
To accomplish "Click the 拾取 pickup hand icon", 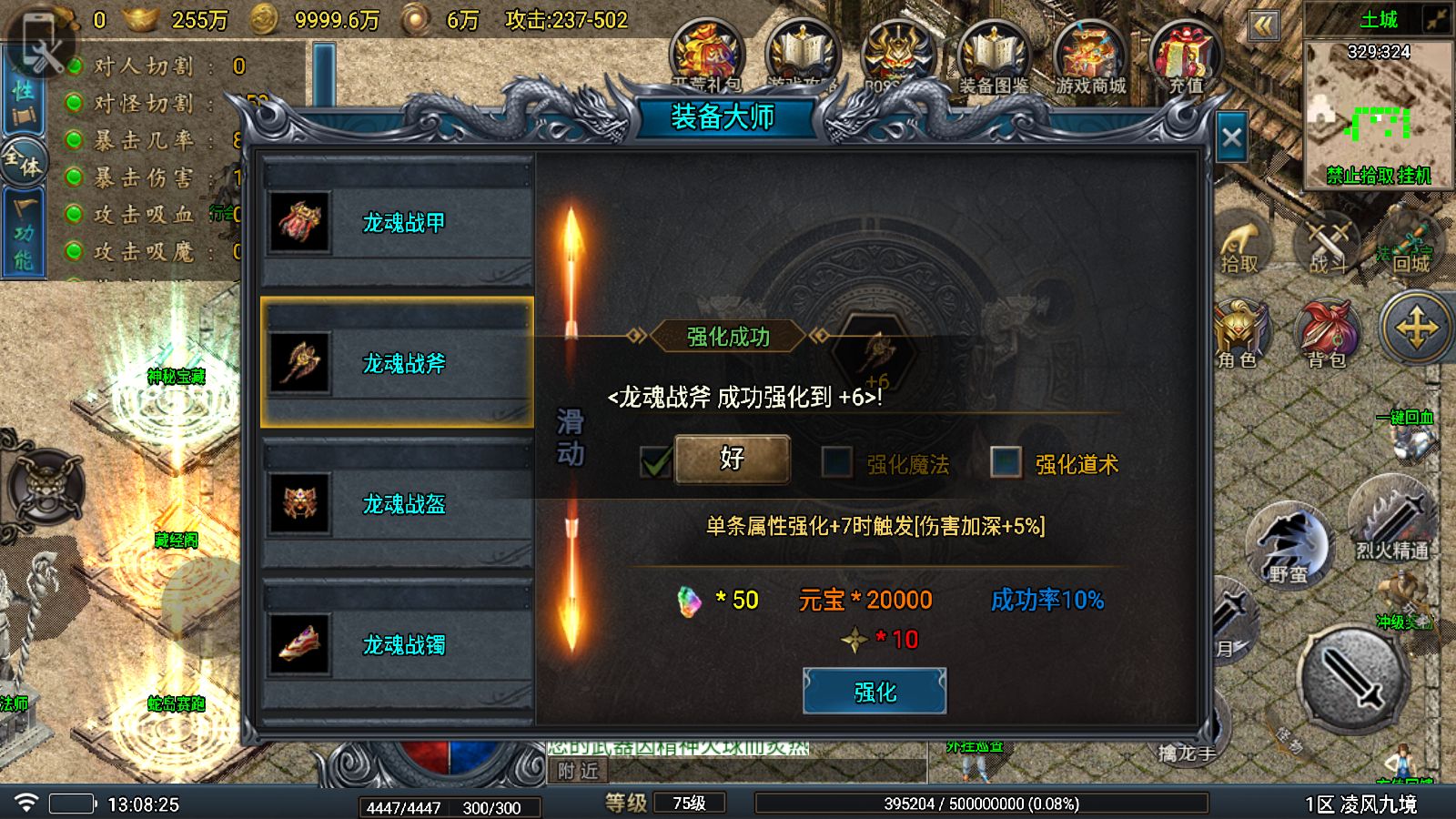I will [x=1240, y=246].
